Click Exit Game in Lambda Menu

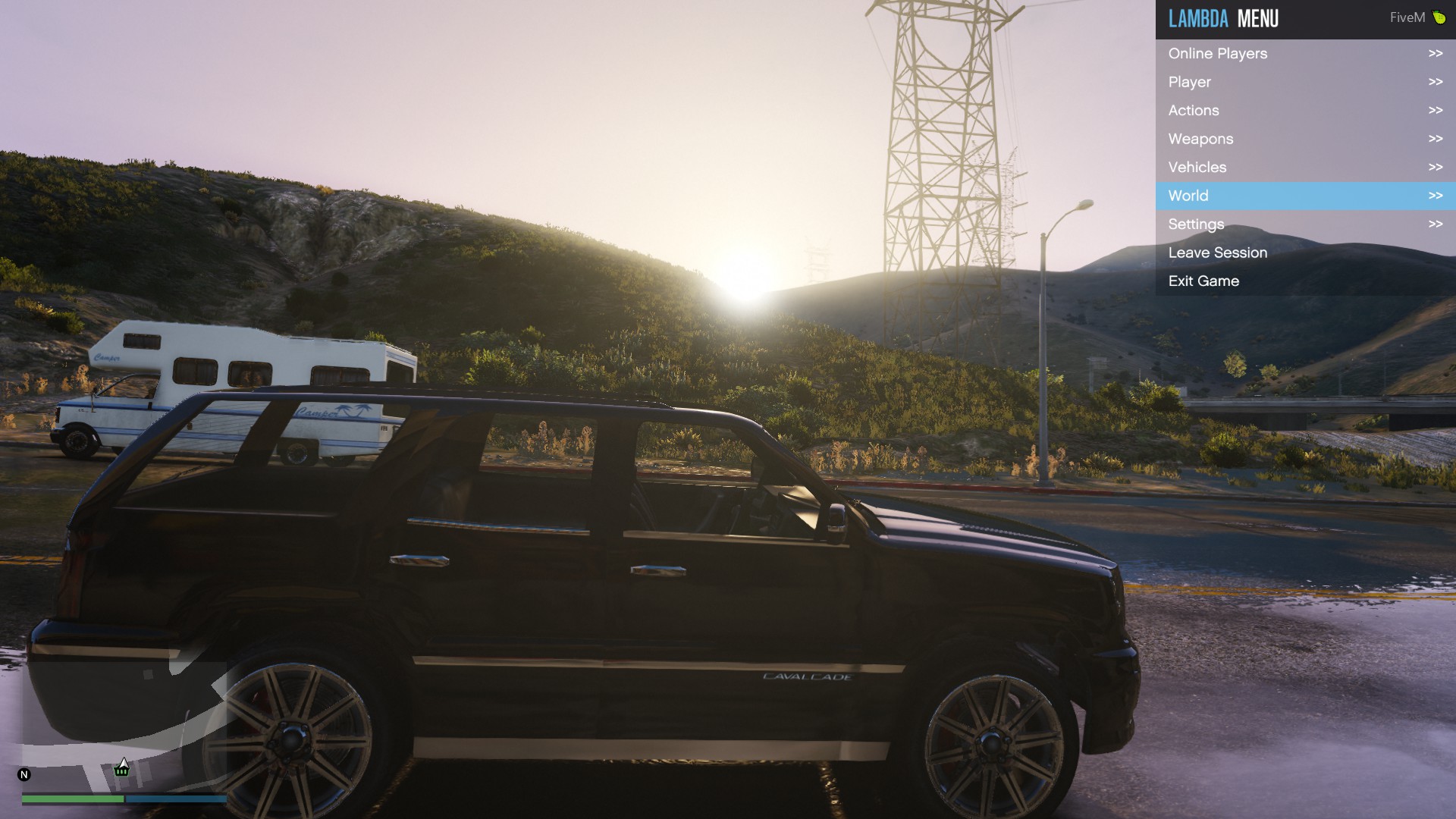(1304, 281)
